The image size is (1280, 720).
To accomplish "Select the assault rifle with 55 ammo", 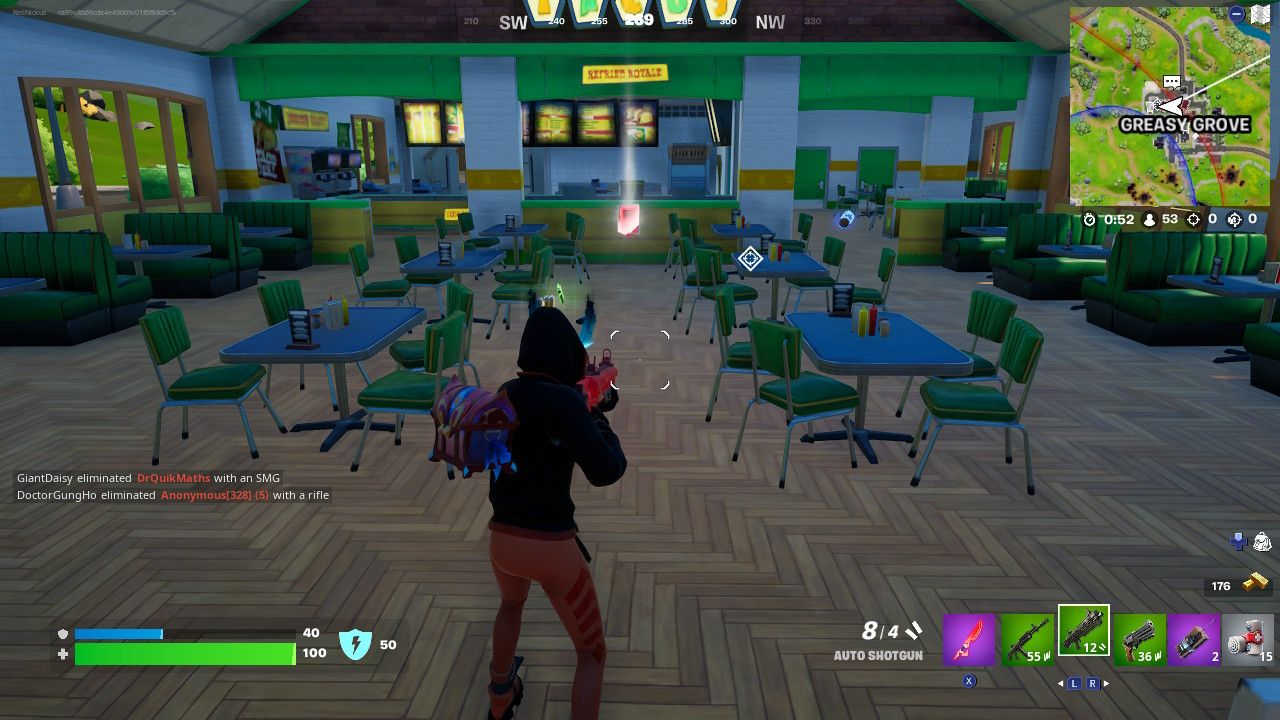I will (1027, 637).
